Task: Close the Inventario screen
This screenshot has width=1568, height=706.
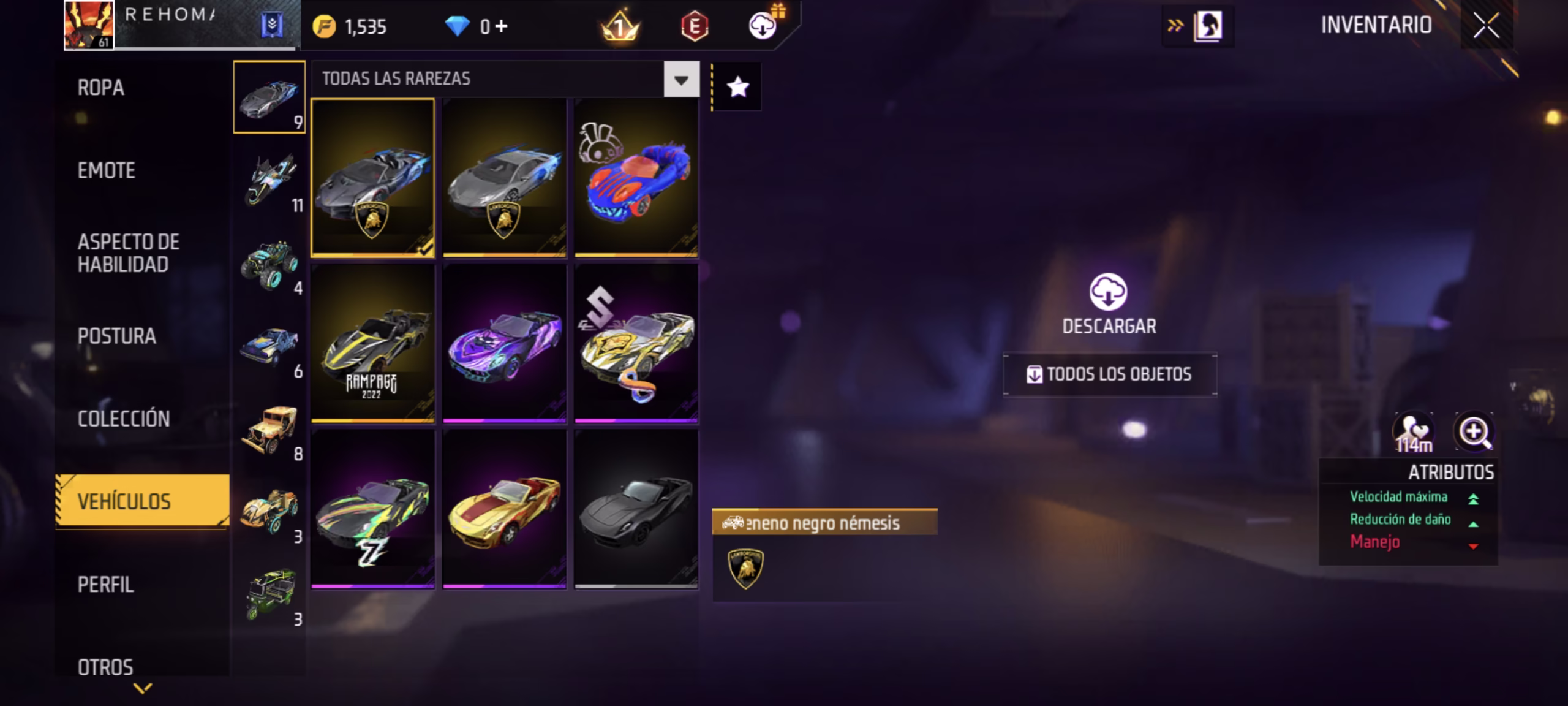Action: tap(1486, 26)
